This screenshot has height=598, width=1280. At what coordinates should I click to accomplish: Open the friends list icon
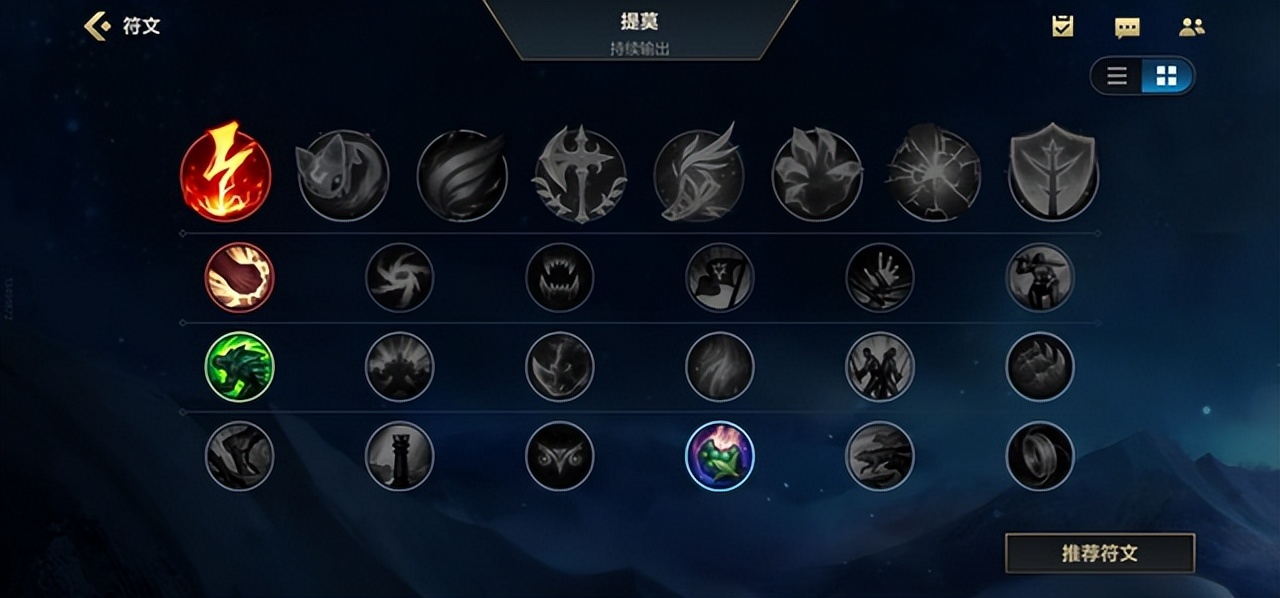coord(1191,27)
